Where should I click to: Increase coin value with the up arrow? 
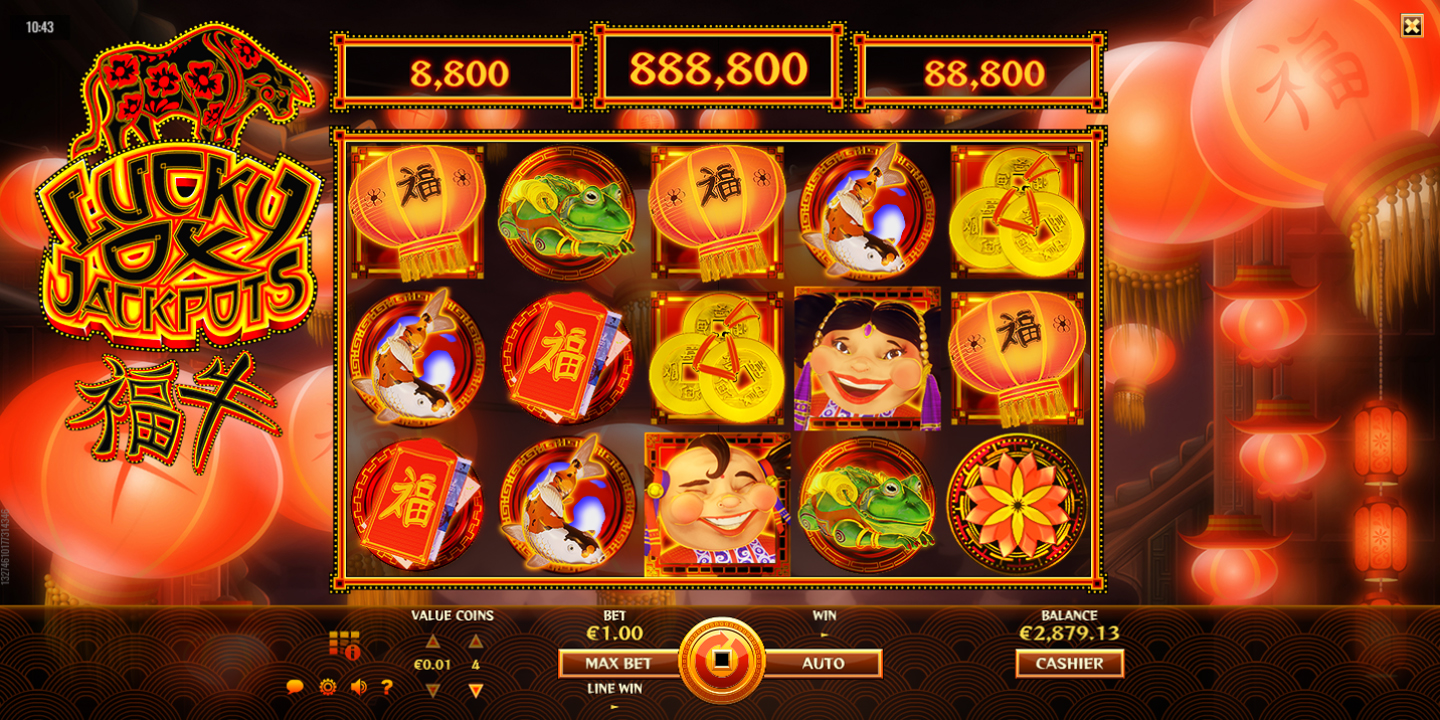pyautogui.click(x=433, y=641)
